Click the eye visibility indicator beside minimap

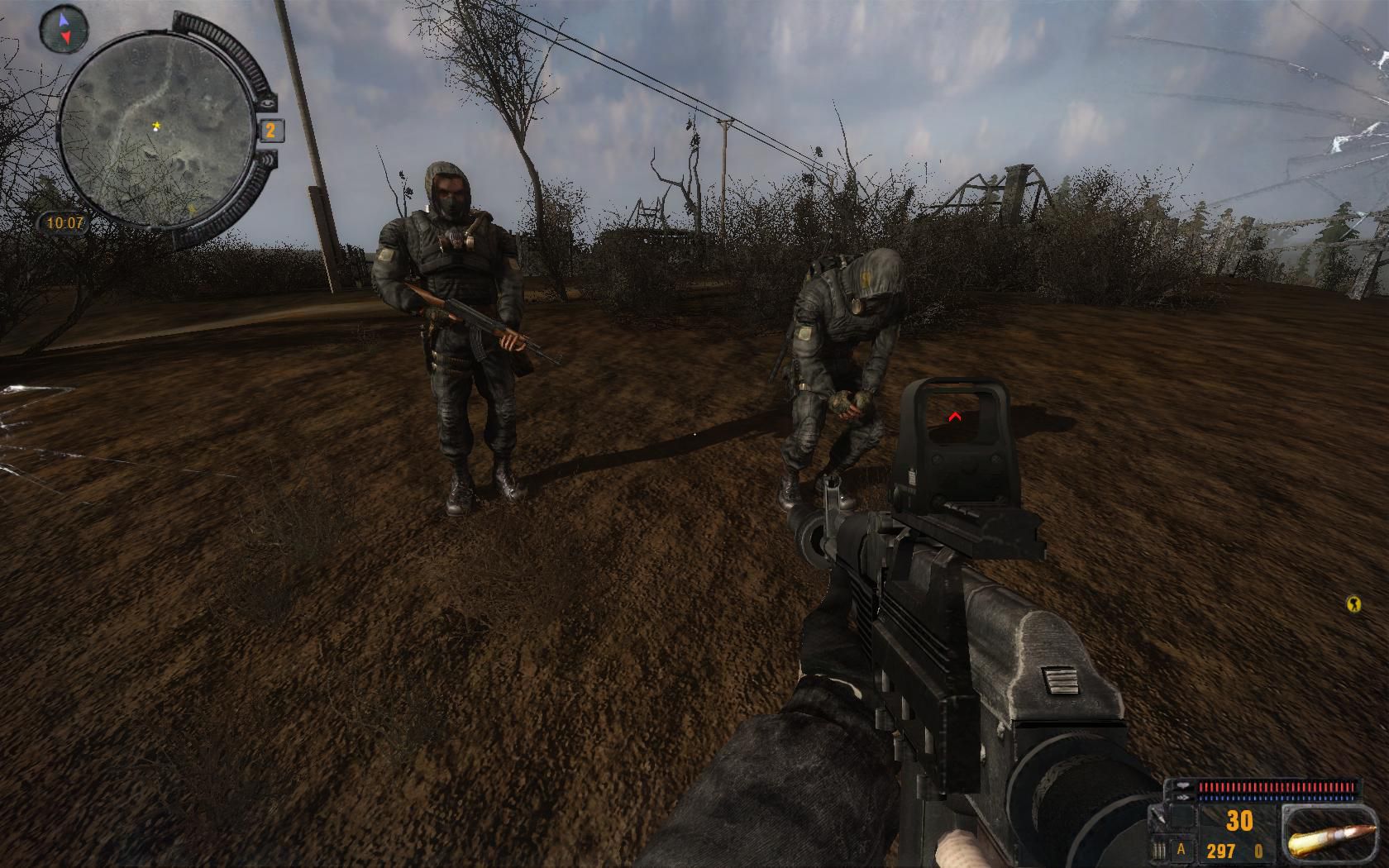(x=267, y=103)
